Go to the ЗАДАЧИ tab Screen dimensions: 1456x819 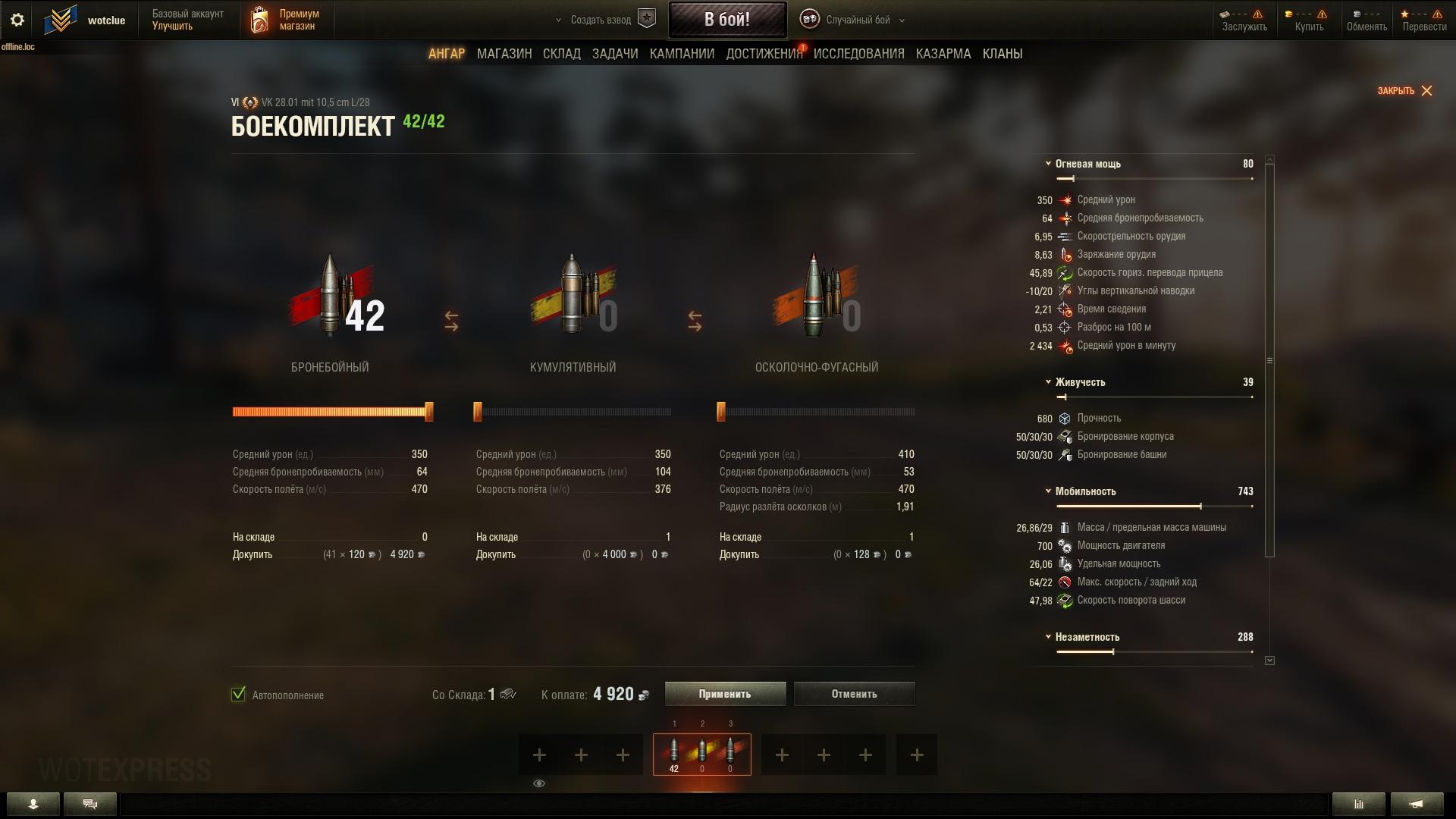(x=614, y=54)
